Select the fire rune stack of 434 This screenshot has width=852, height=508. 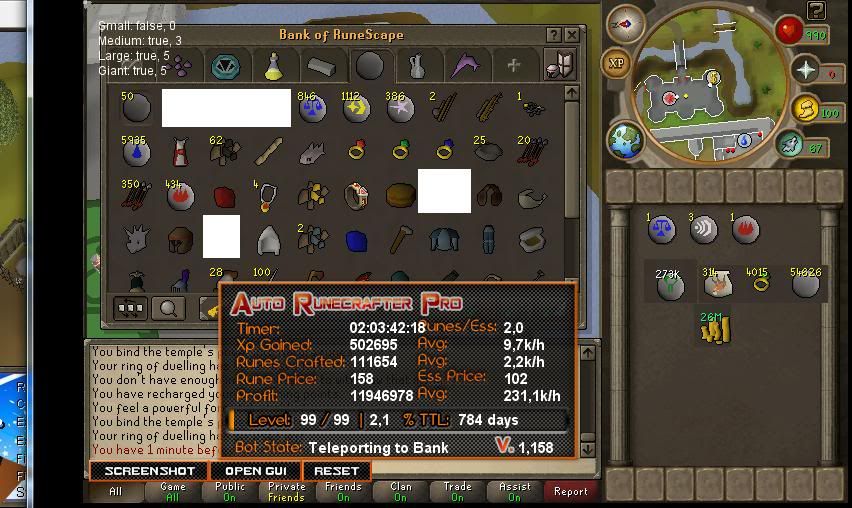pos(181,196)
